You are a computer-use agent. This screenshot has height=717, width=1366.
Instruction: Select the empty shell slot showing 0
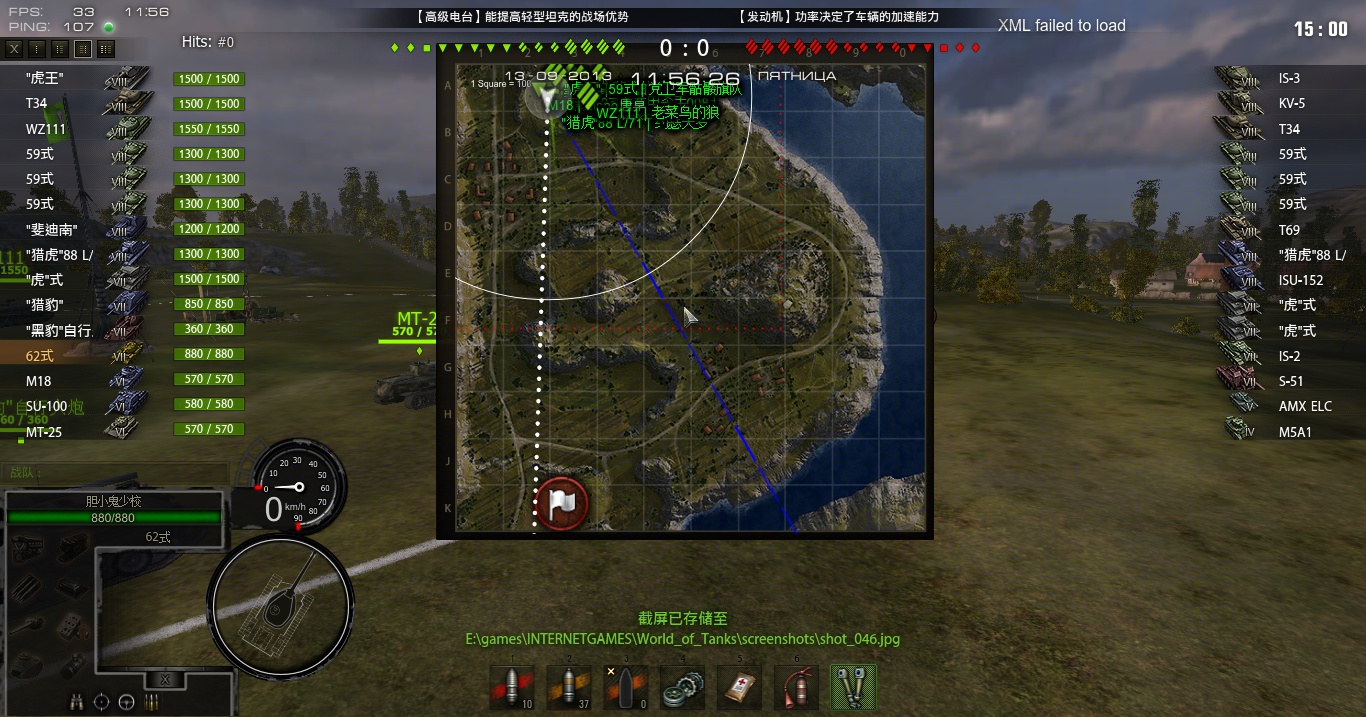tap(624, 687)
